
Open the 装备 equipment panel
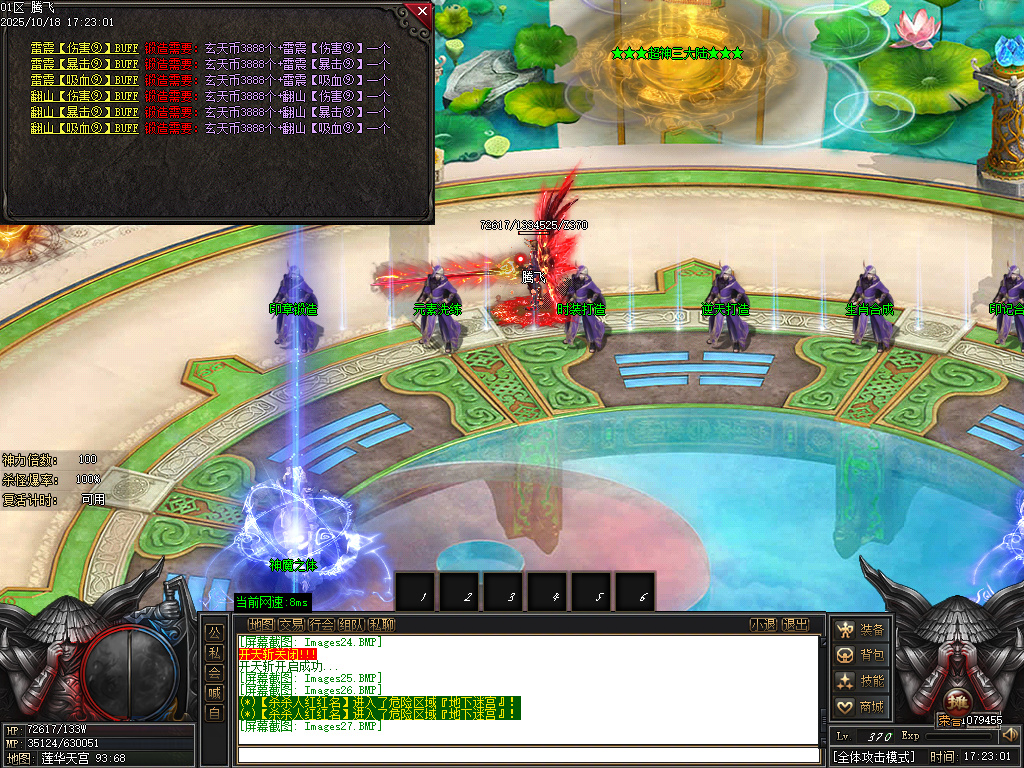(861, 629)
